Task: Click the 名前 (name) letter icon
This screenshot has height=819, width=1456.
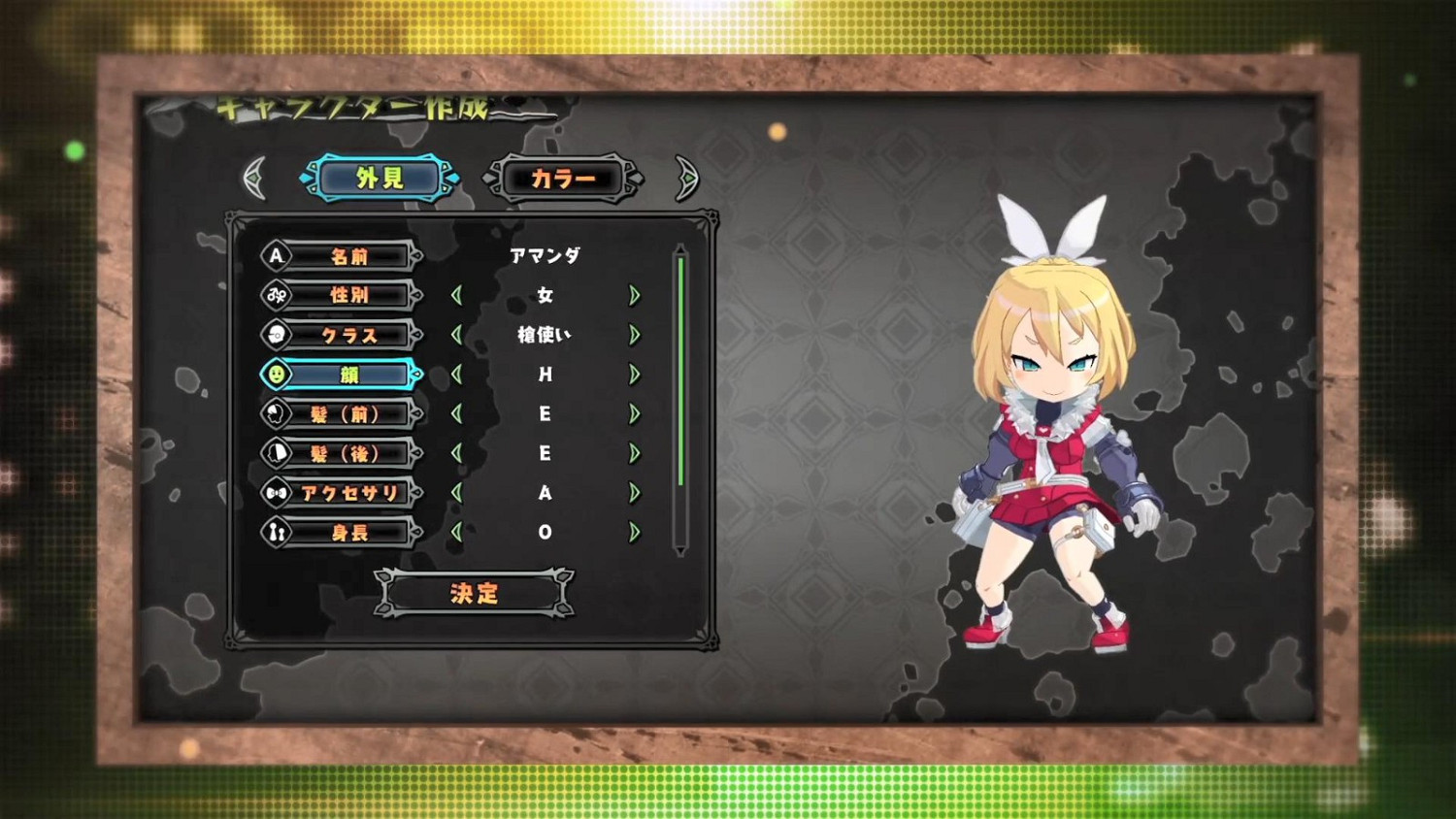Action: tap(276, 256)
